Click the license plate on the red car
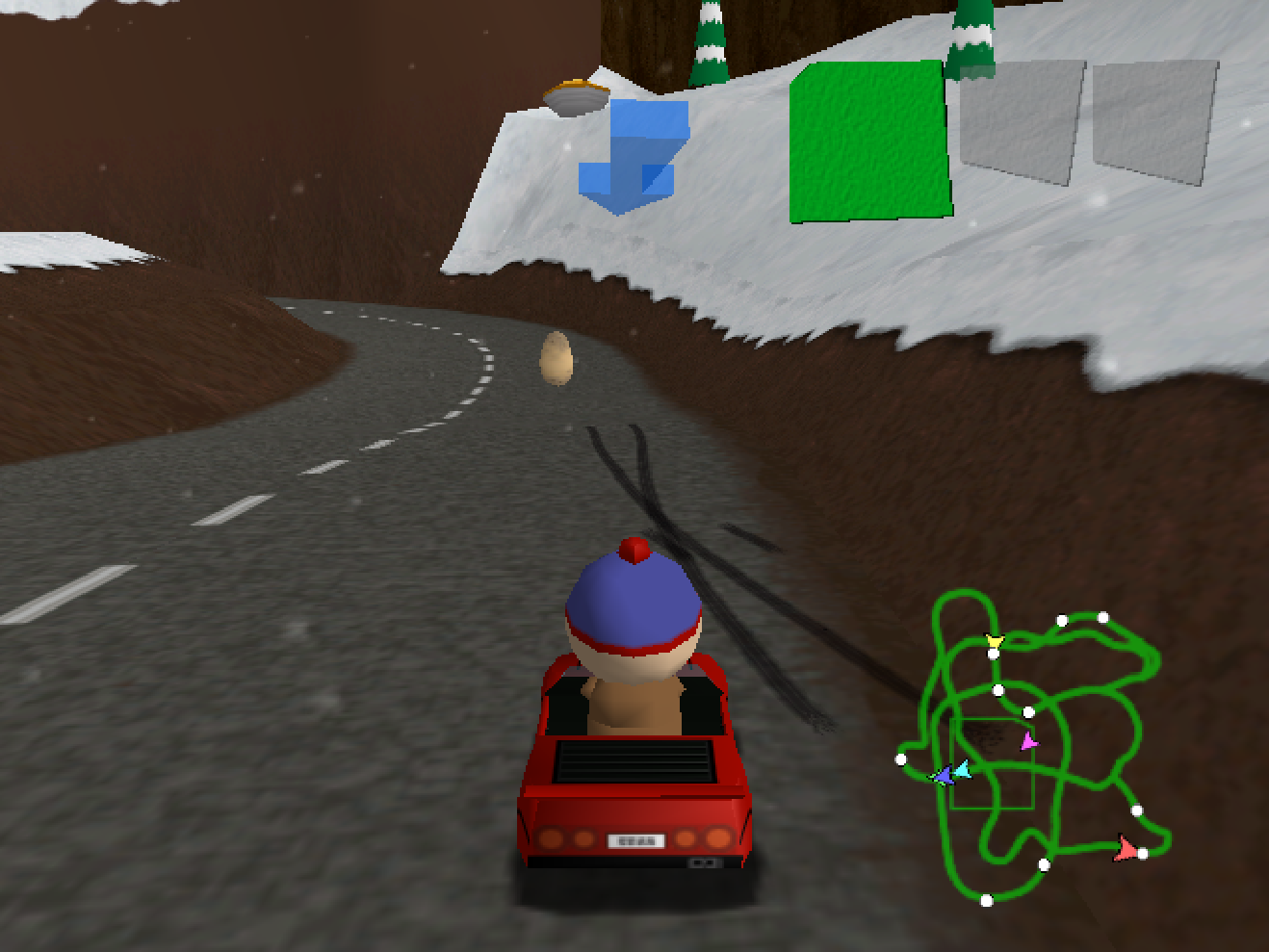The image size is (1269, 952). point(636,841)
